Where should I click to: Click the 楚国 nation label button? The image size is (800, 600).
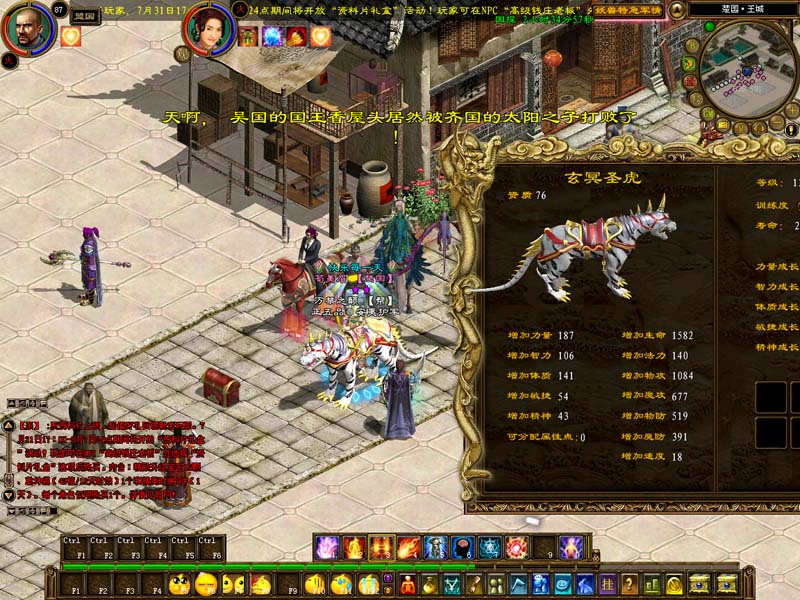click(84, 16)
